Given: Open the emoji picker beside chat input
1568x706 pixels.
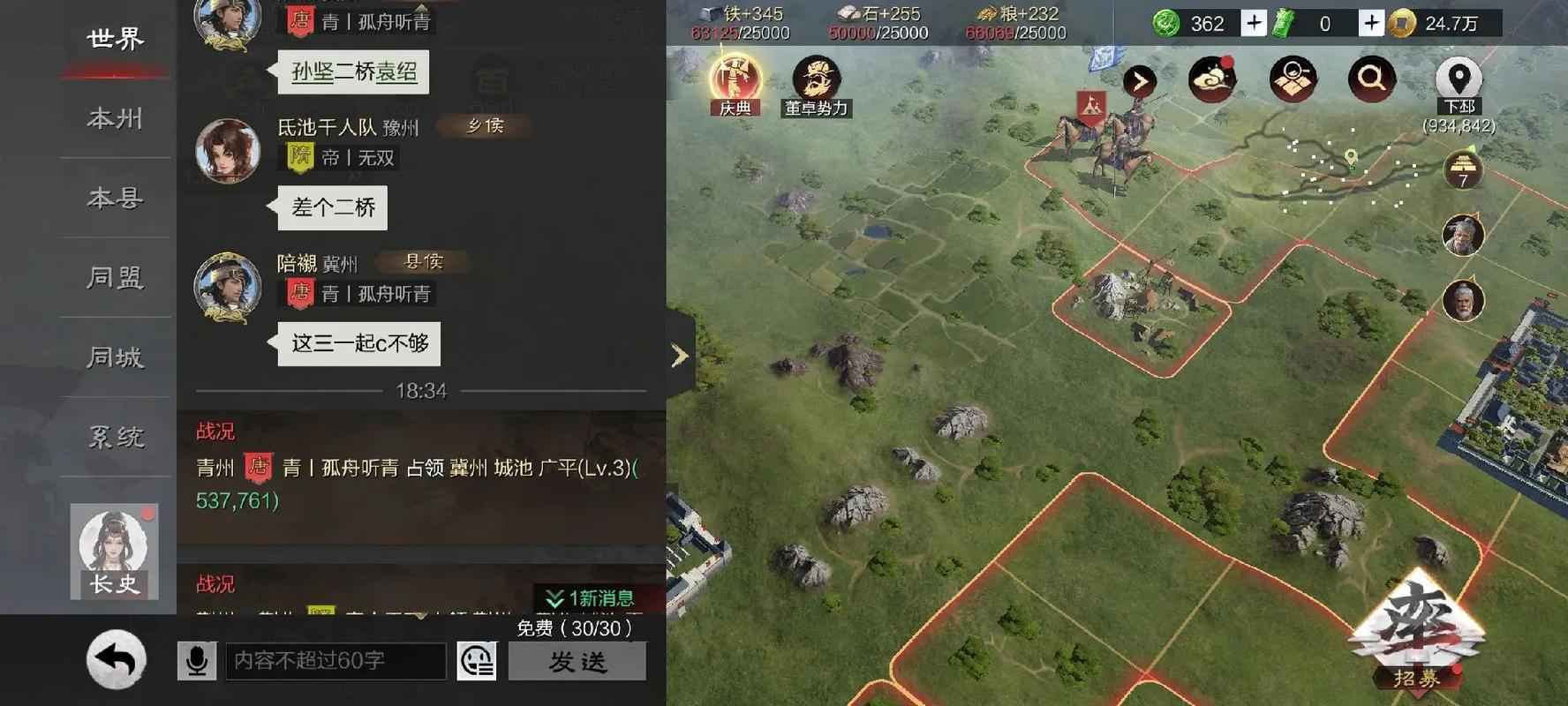Looking at the screenshot, I should click(x=475, y=661).
